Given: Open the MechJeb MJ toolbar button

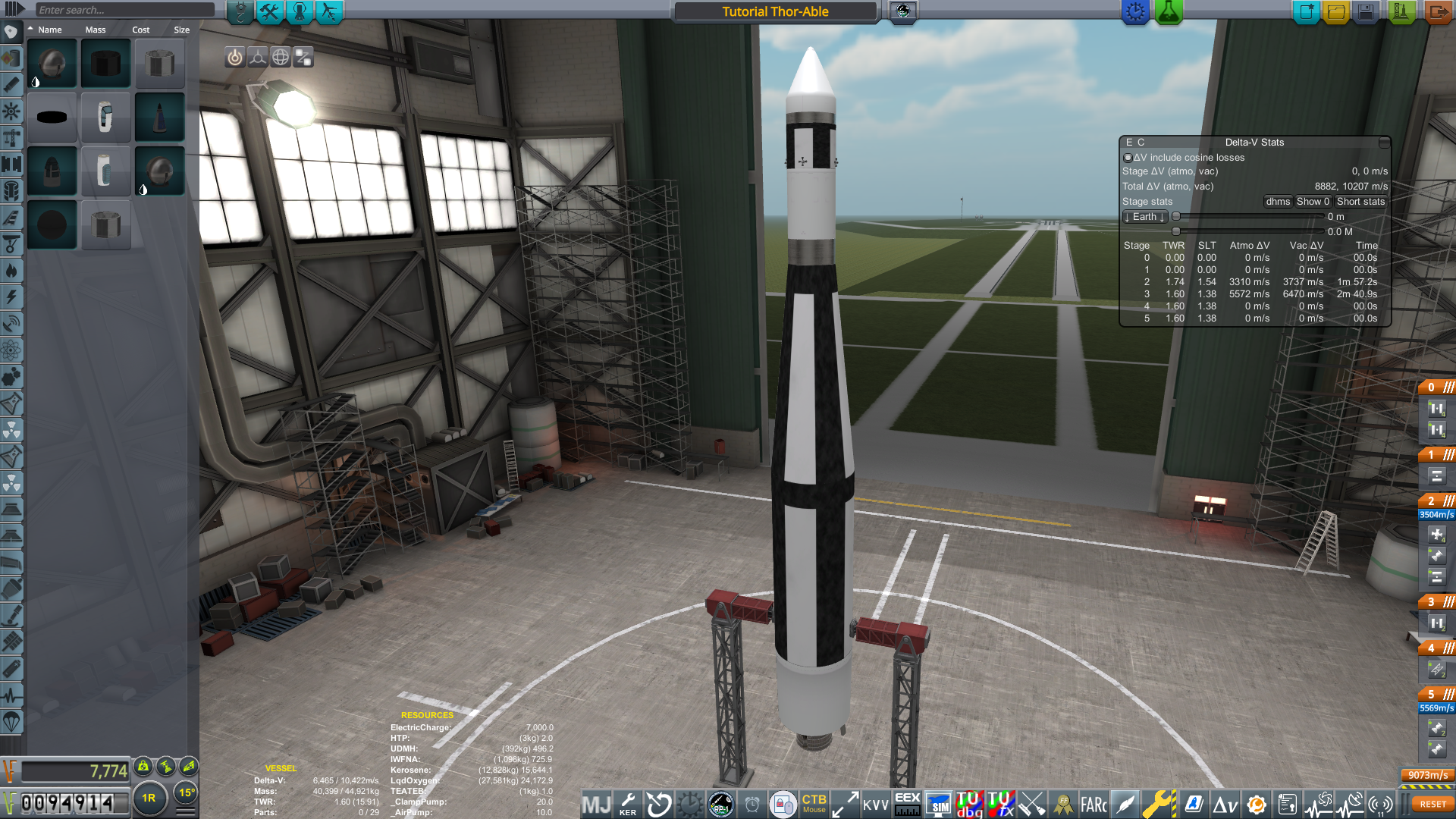Looking at the screenshot, I should tap(596, 804).
